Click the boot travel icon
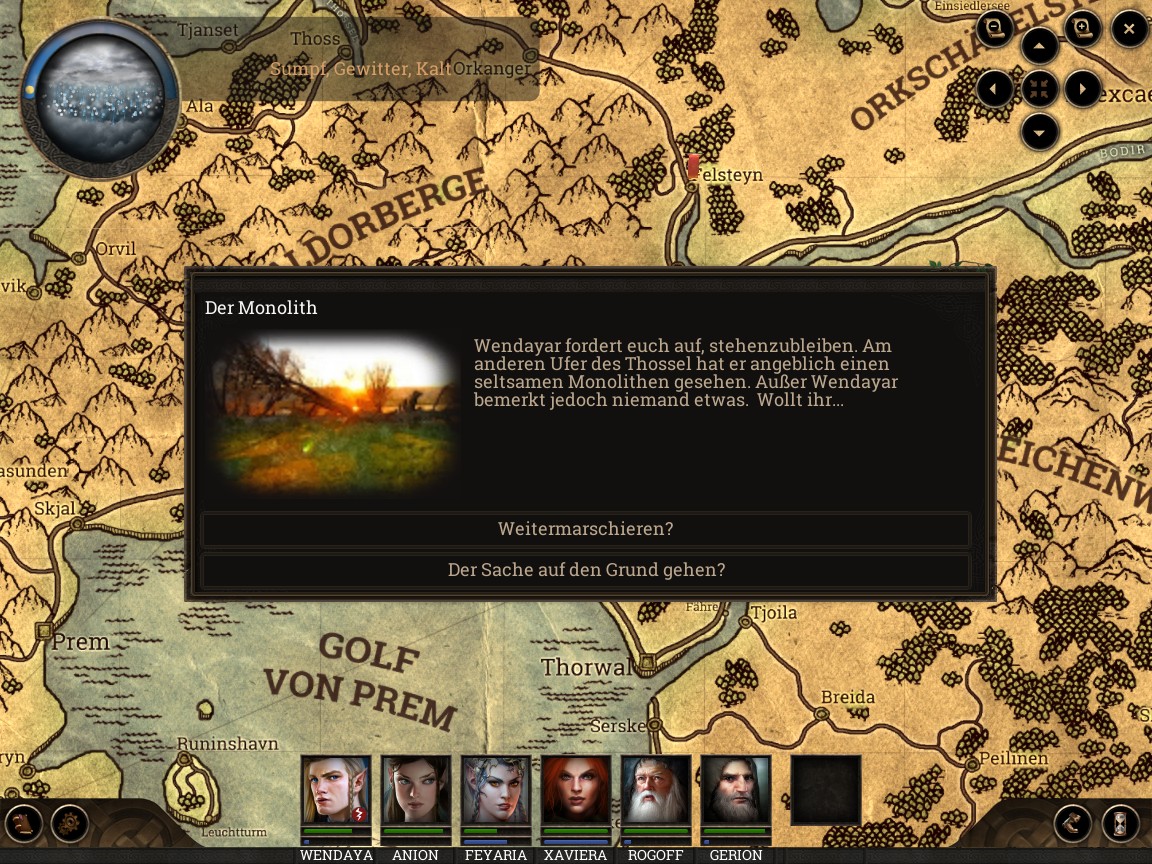The width and height of the screenshot is (1152, 864). [x=1073, y=824]
